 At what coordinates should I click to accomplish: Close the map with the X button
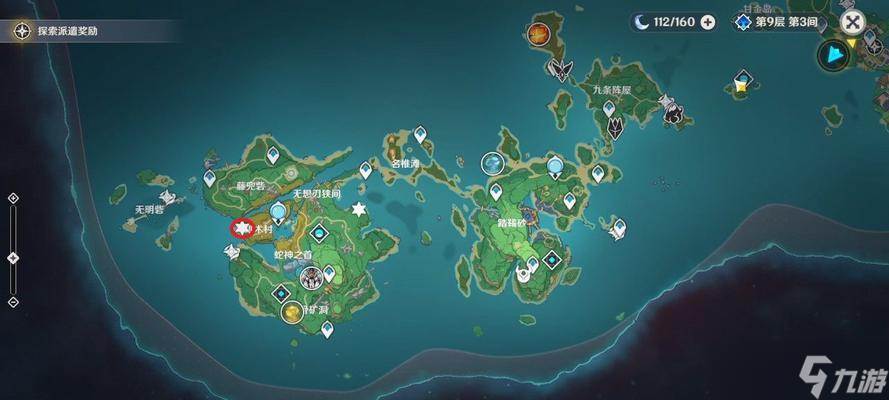(852, 21)
